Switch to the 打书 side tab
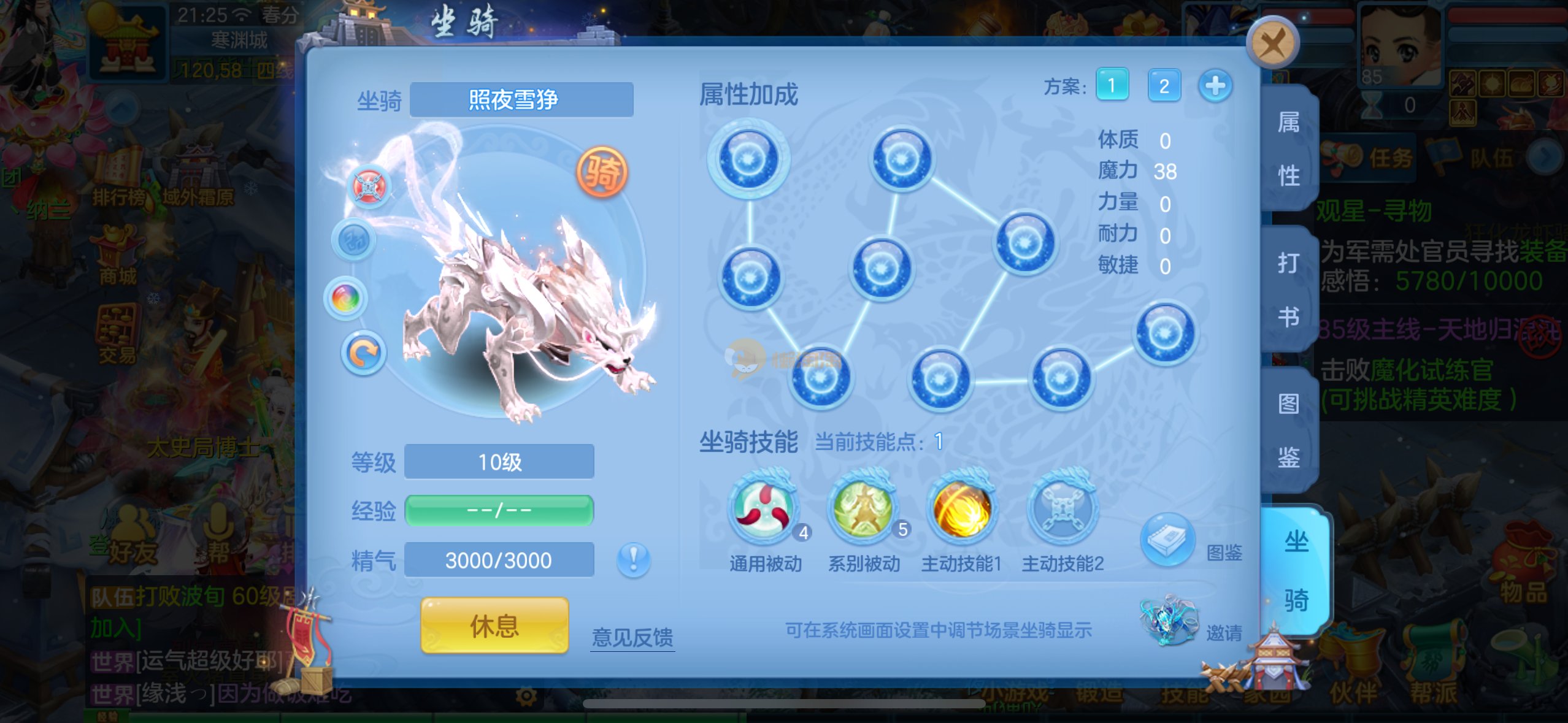Screen dimensions: 1568x723 (1288, 289)
